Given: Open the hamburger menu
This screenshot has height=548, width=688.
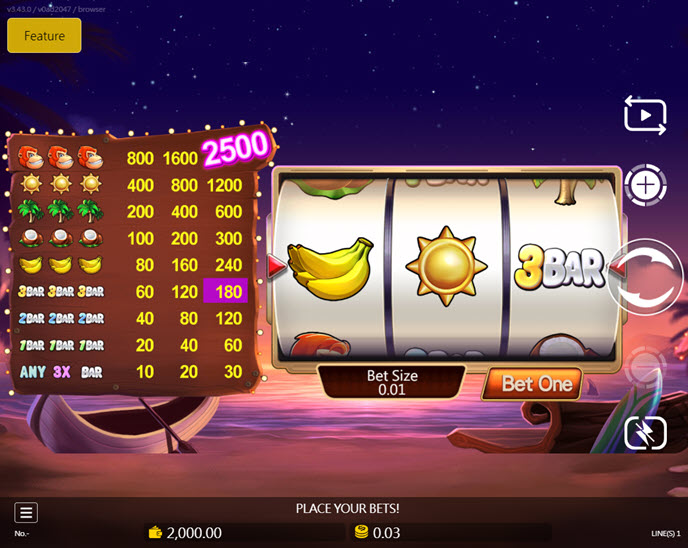Looking at the screenshot, I should click(x=27, y=513).
